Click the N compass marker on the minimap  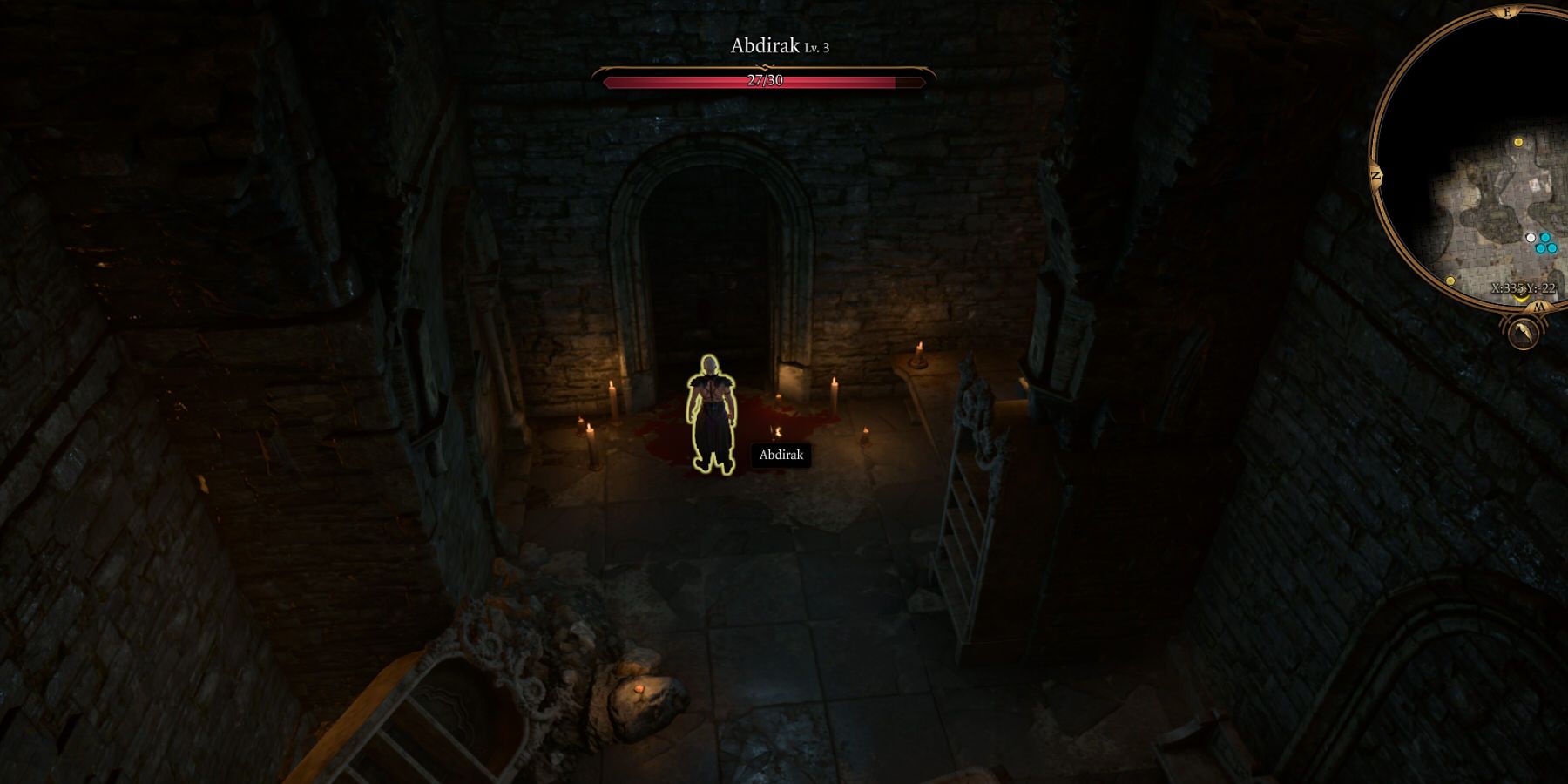tap(1376, 177)
